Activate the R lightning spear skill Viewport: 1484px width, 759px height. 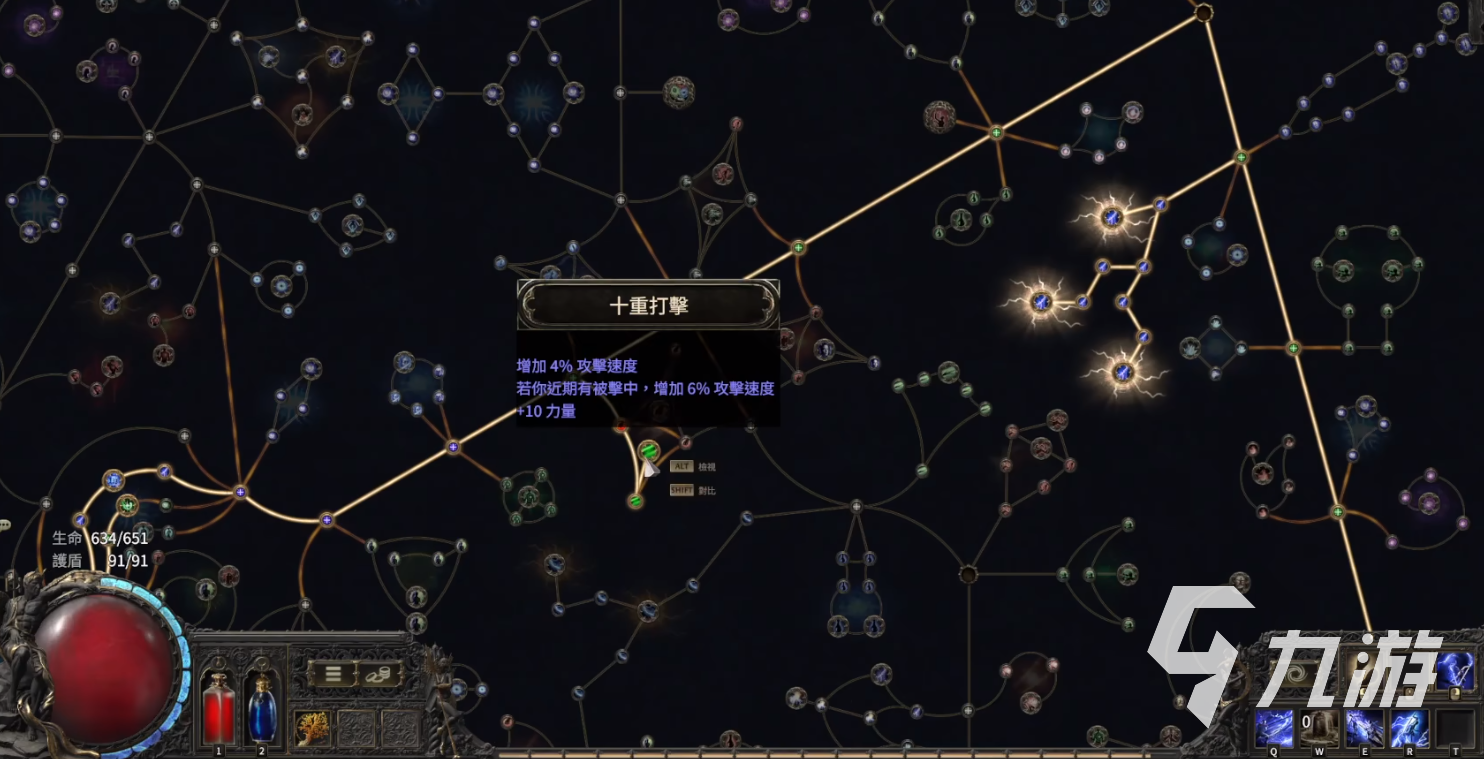(1409, 729)
